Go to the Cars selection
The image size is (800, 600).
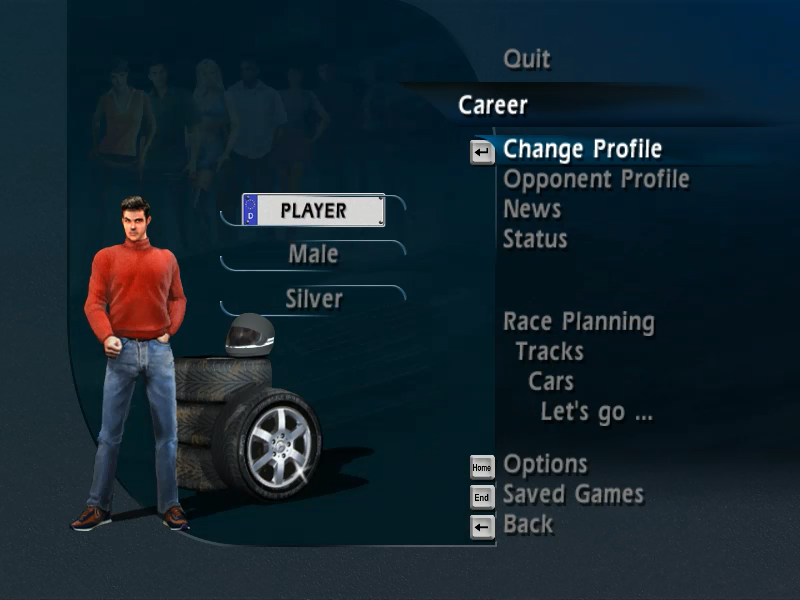pyautogui.click(x=551, y=382)
